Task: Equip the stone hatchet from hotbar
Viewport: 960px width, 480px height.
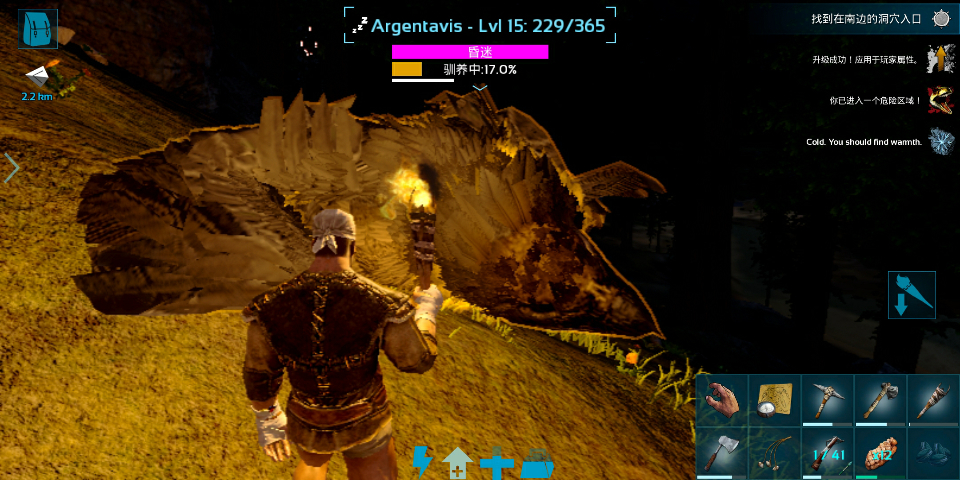Action: (x=879, y=400)
